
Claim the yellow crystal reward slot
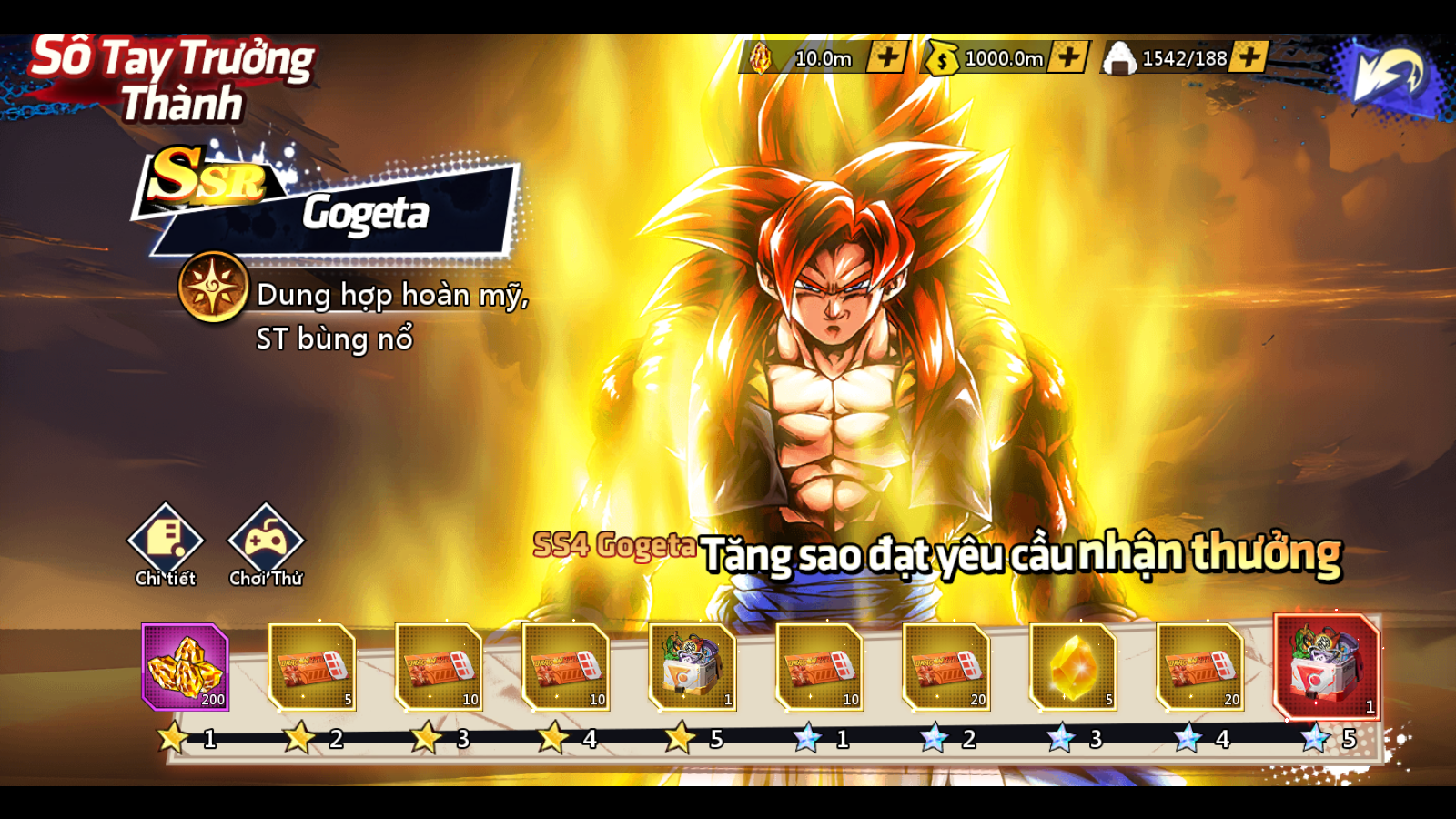pos(1073,666)
